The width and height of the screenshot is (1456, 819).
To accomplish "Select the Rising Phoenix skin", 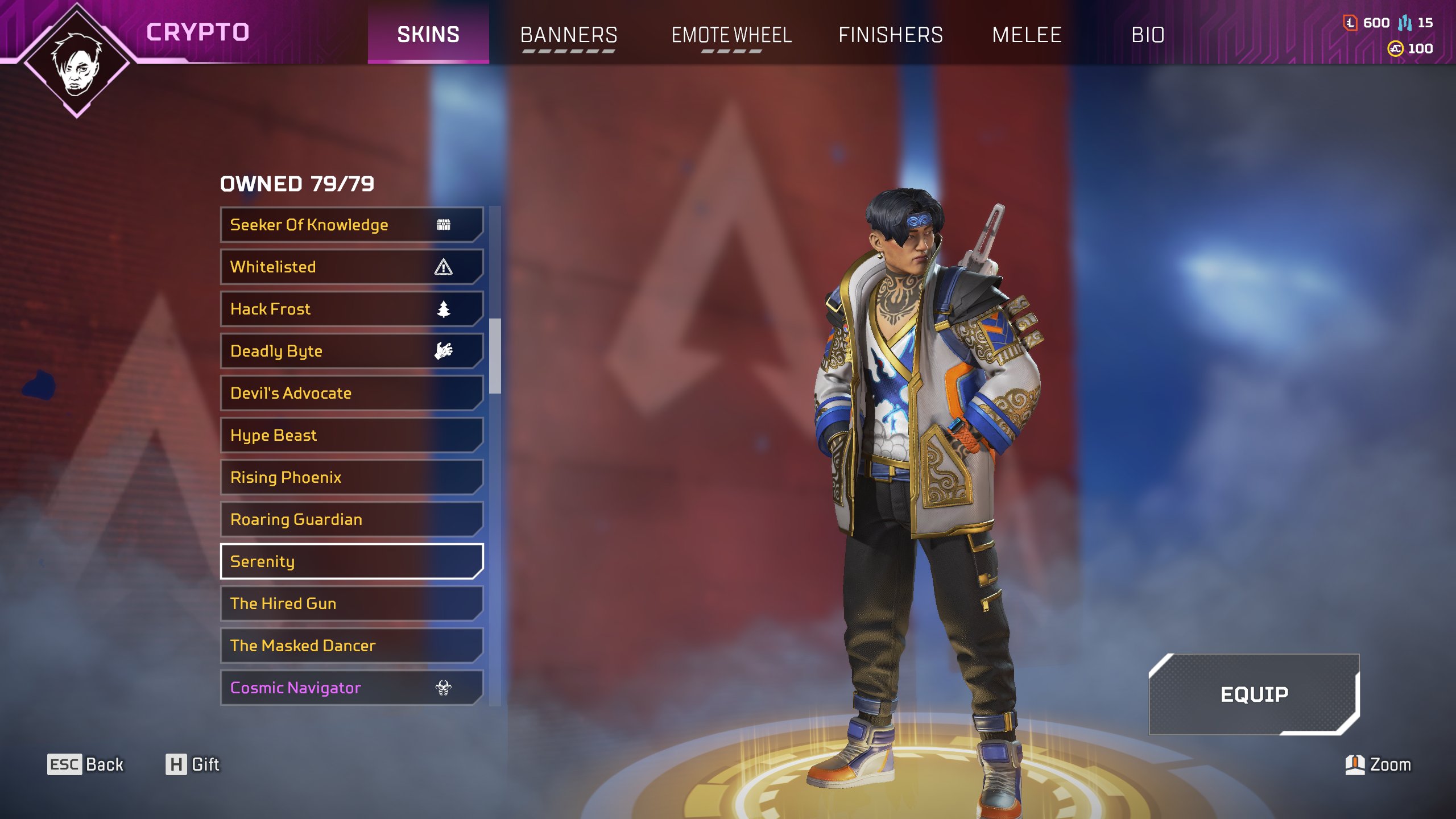I will tap(351, 477).
